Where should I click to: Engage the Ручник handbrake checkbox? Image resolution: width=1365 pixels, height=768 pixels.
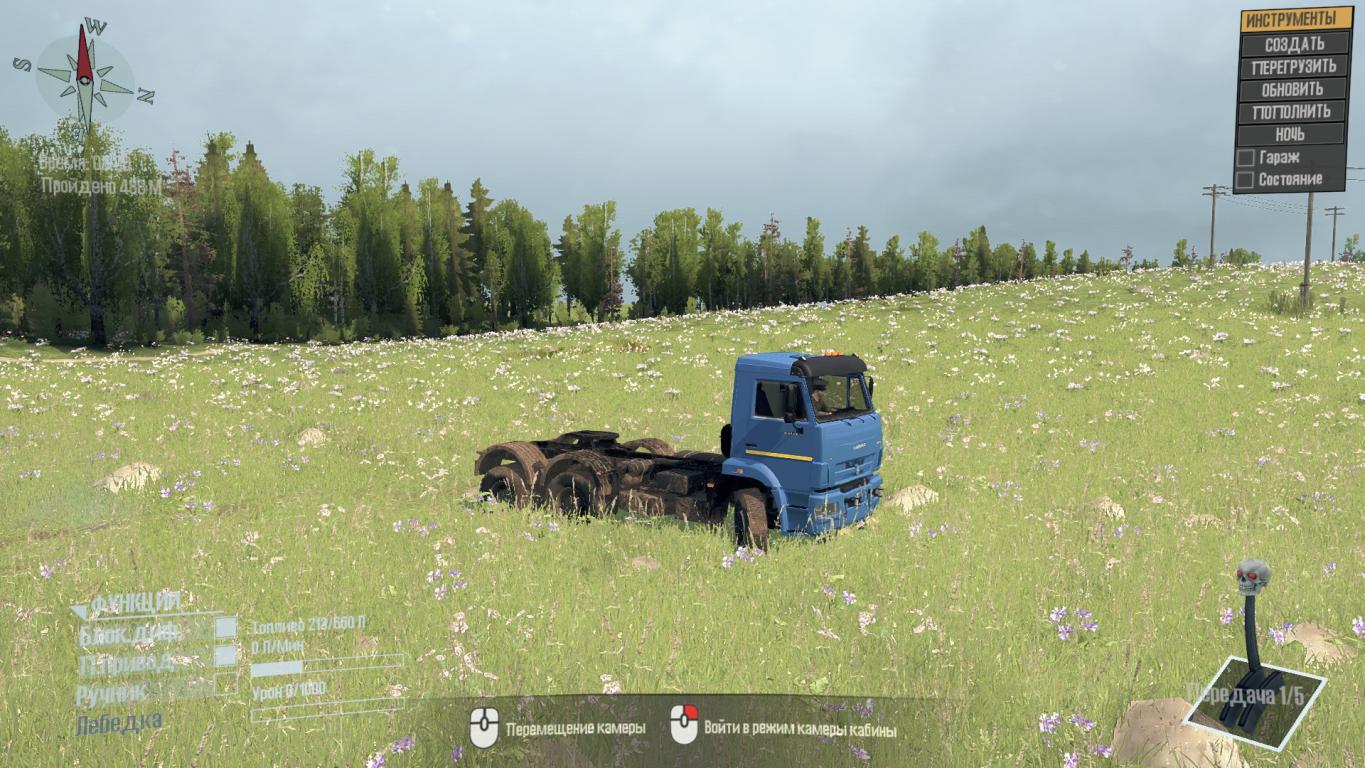[226, 685]
